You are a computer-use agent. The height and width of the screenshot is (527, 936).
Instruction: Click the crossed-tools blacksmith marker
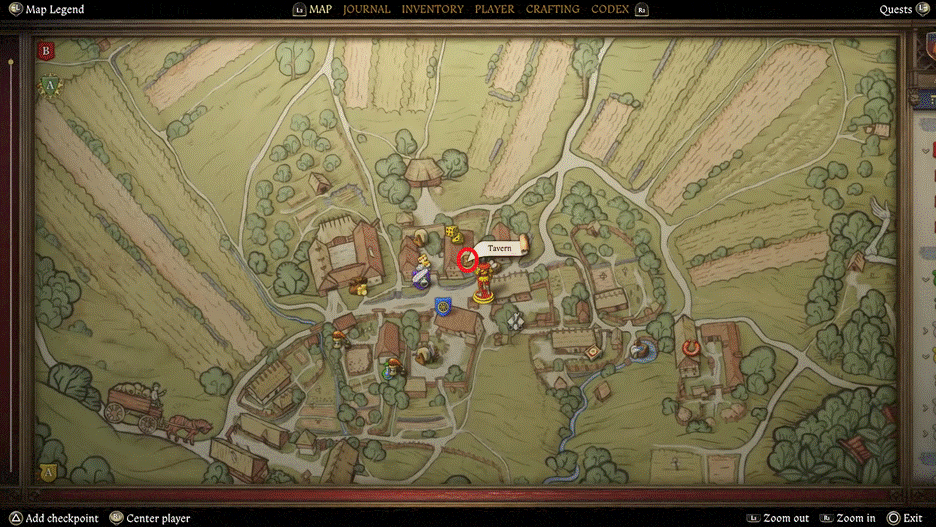[x=515, y=320]
